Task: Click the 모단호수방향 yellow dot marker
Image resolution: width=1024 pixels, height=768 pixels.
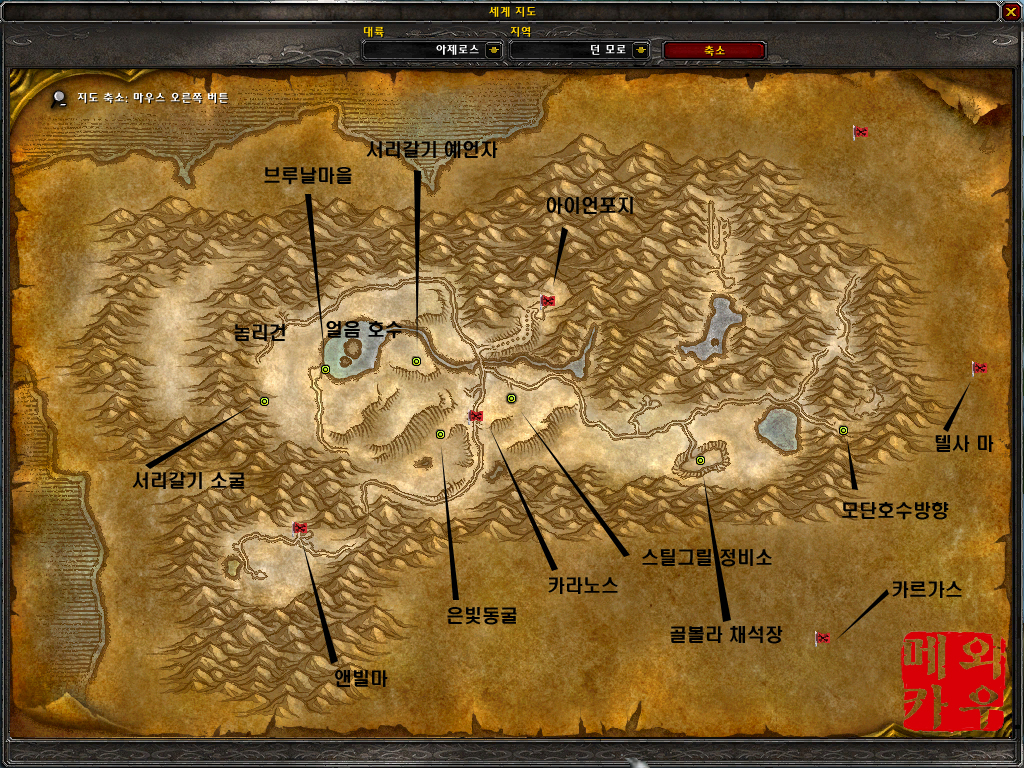Action: (843, 430)
